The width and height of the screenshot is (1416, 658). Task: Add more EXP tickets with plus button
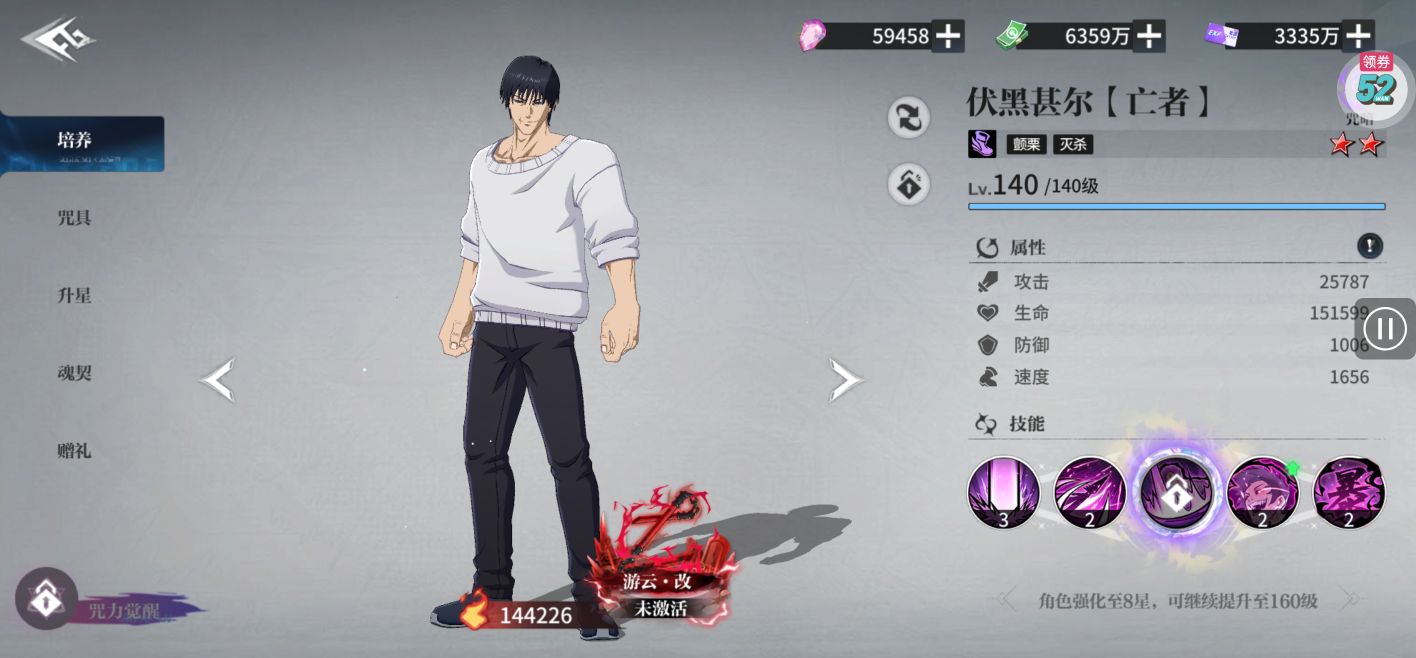coord(1357,37)
